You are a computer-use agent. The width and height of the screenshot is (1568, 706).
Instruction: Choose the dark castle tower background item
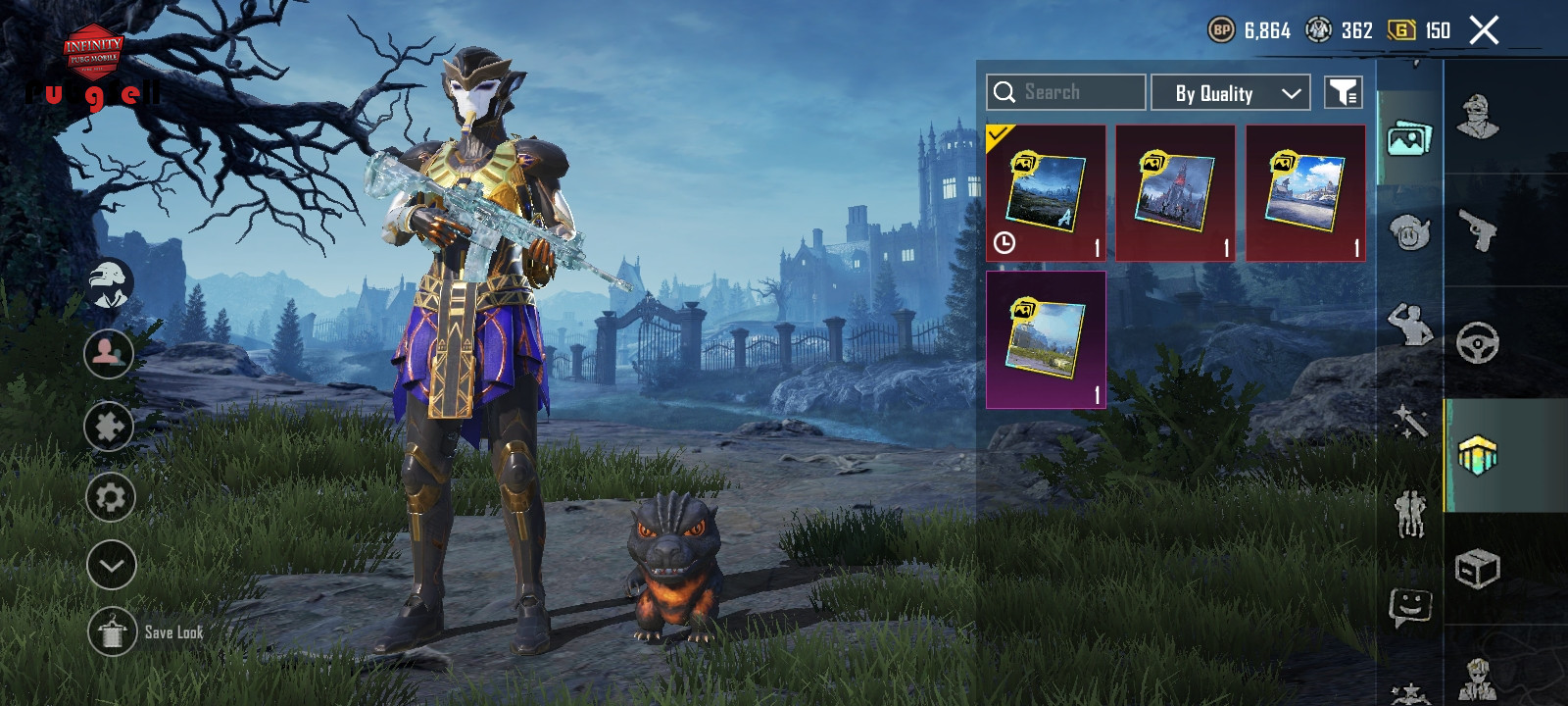tap(1175, 192)
